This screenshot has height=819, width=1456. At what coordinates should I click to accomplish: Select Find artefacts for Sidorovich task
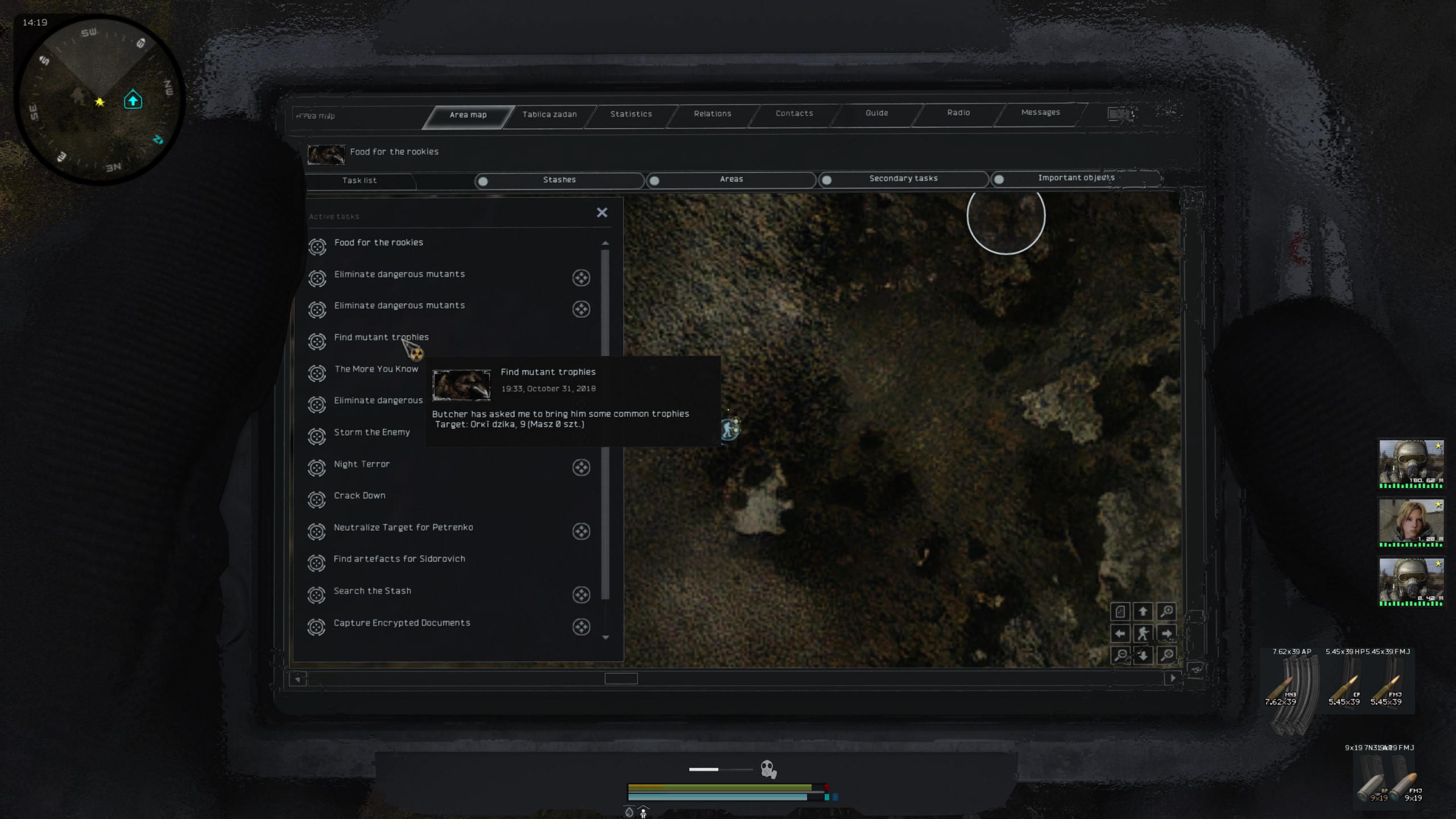(x=399, y=559)
